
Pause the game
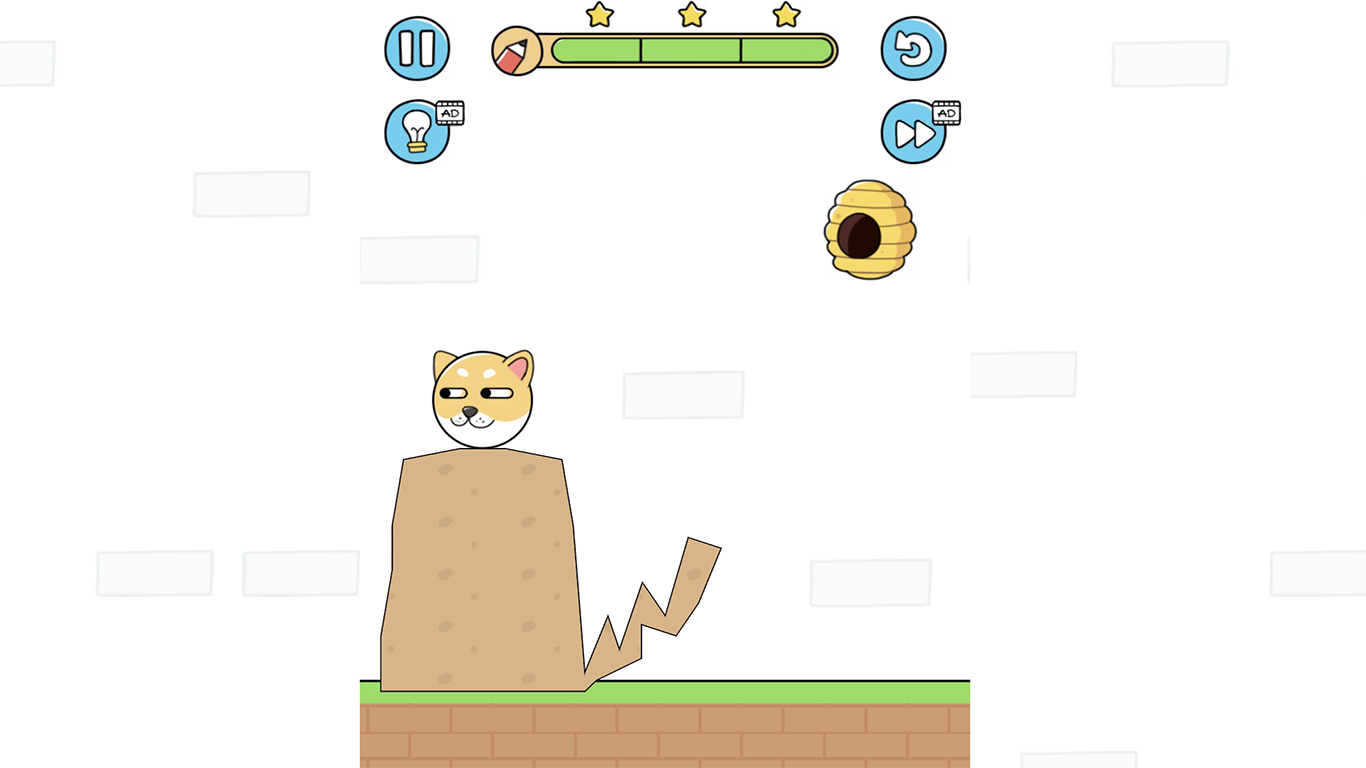click(x=417, y=48)
